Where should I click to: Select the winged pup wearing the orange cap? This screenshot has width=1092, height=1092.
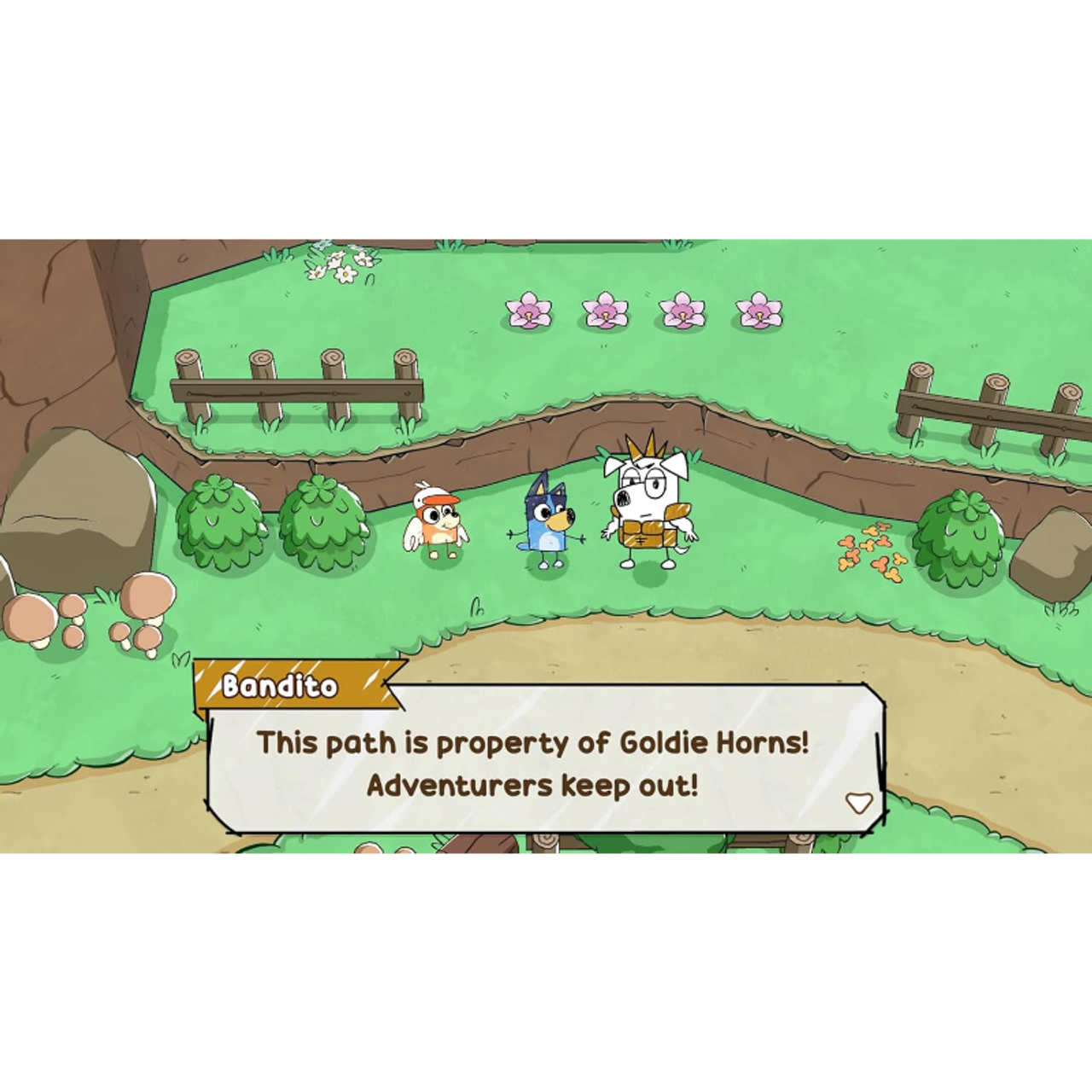pos(437,522)
